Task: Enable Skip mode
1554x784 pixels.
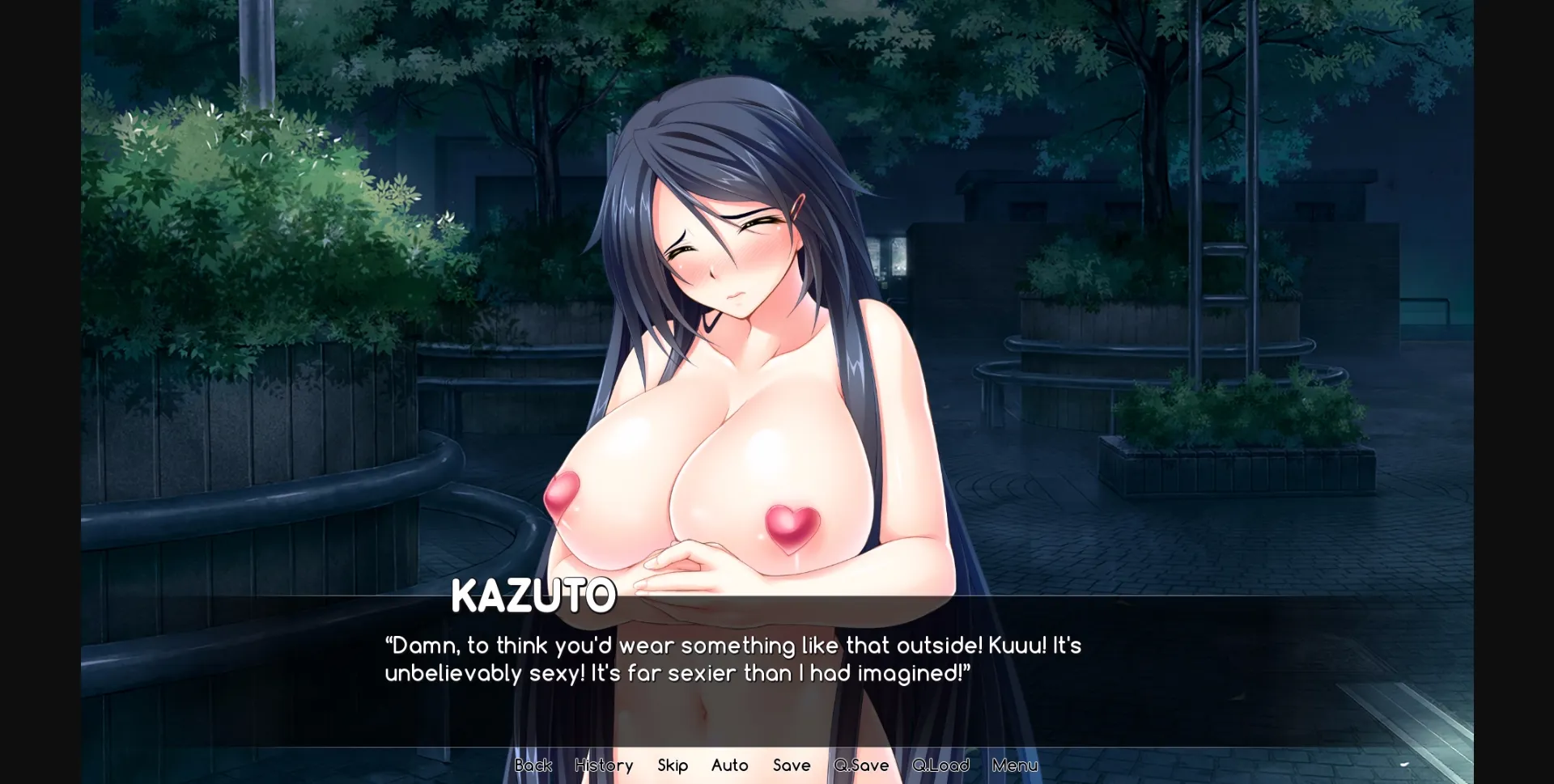Action: pos(673,765)
